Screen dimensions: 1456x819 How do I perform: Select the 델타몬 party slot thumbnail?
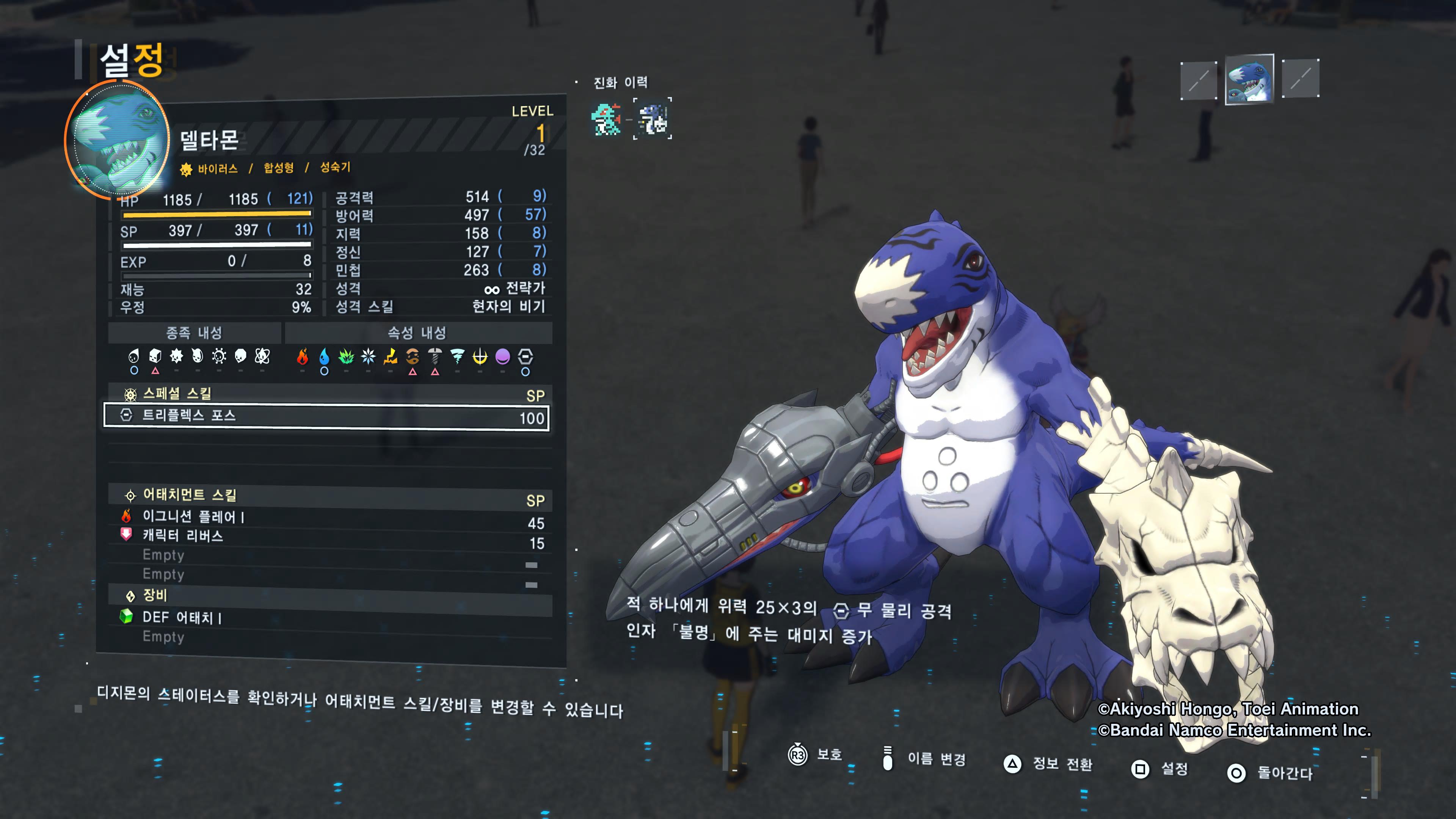tap(1249, 79)
